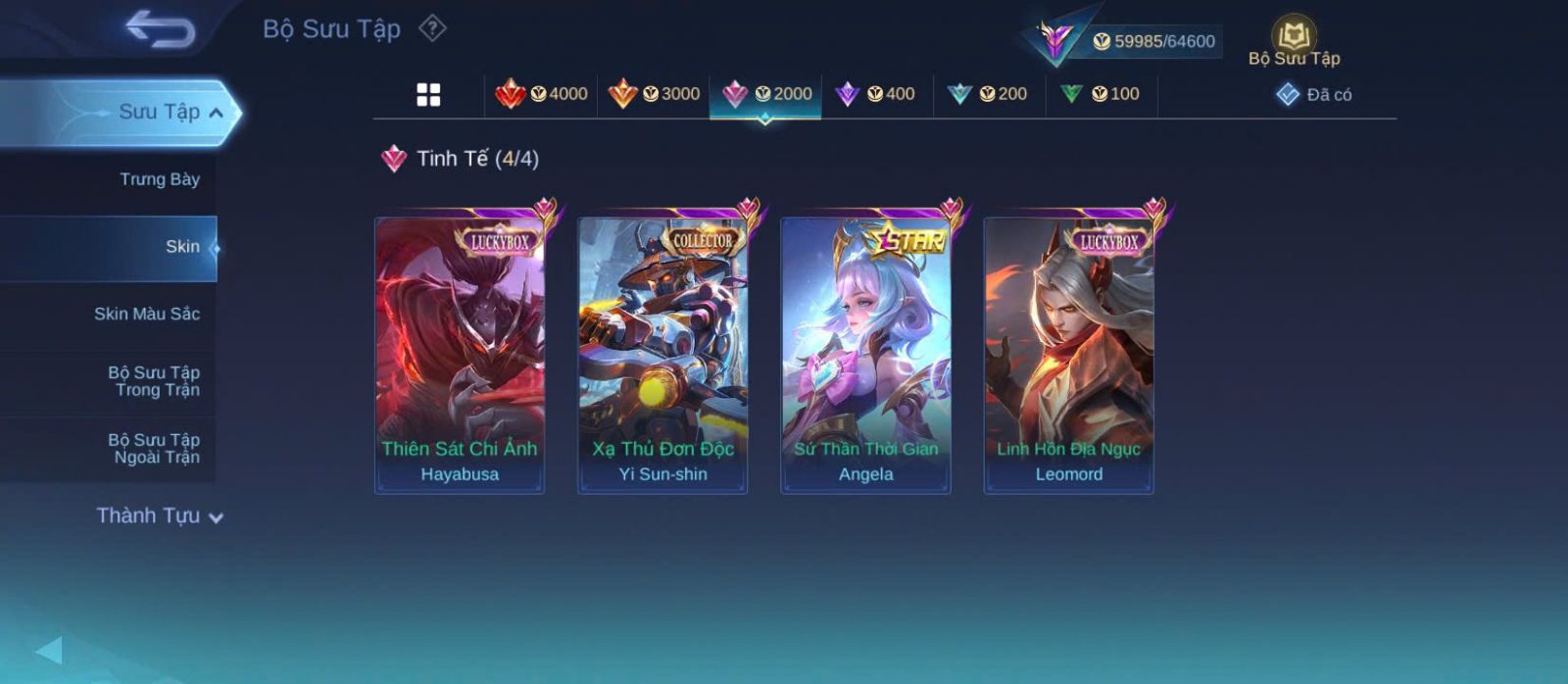This screenshot has height=684, width=1568.
Task: Choose Angela Sứ Thần Thời Gian skin card
Action: click(x=865, y=355)
